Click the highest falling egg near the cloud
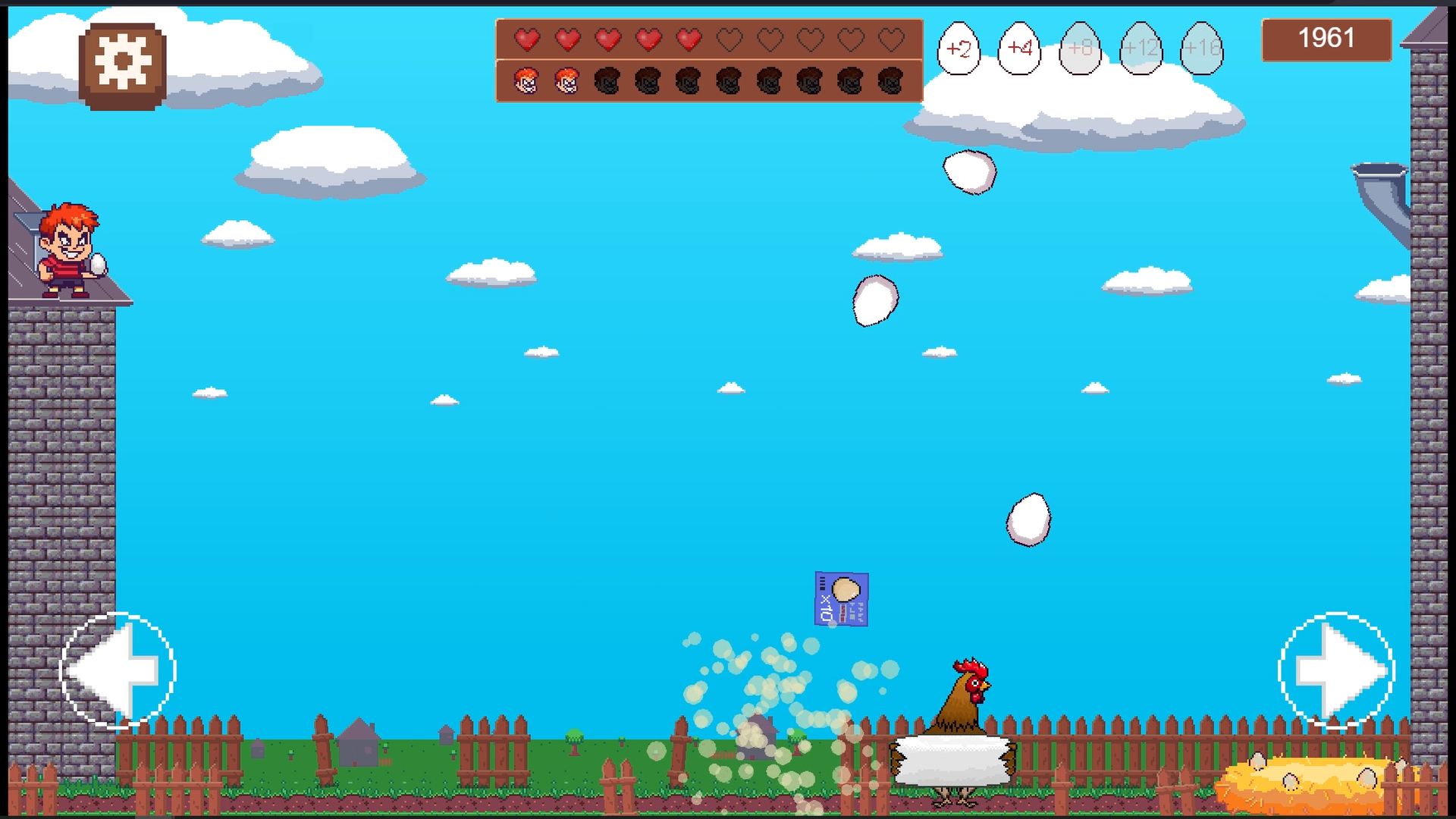 pyautogui.click(x=971, y=171)
